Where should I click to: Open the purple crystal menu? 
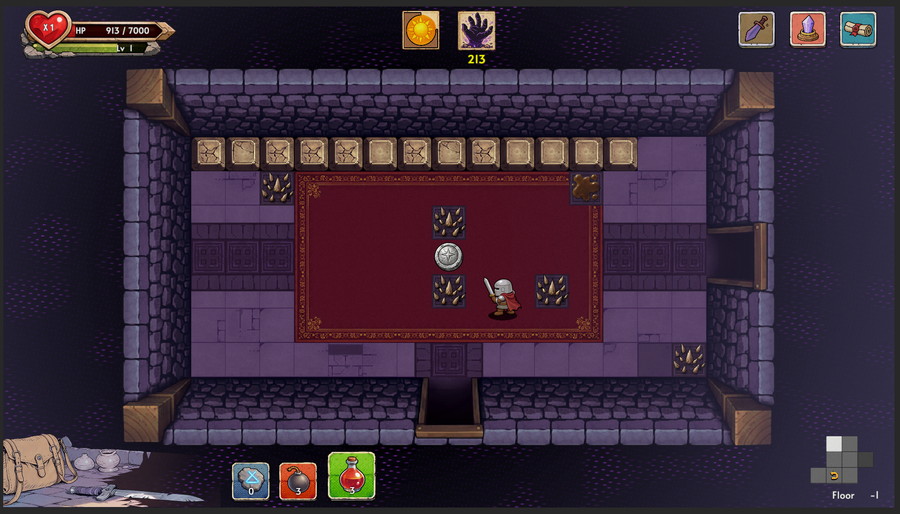807,29
